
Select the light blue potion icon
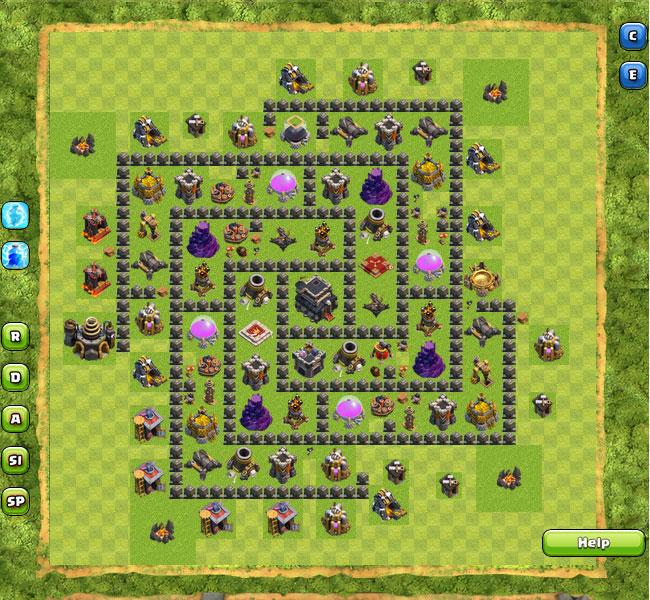16,214
